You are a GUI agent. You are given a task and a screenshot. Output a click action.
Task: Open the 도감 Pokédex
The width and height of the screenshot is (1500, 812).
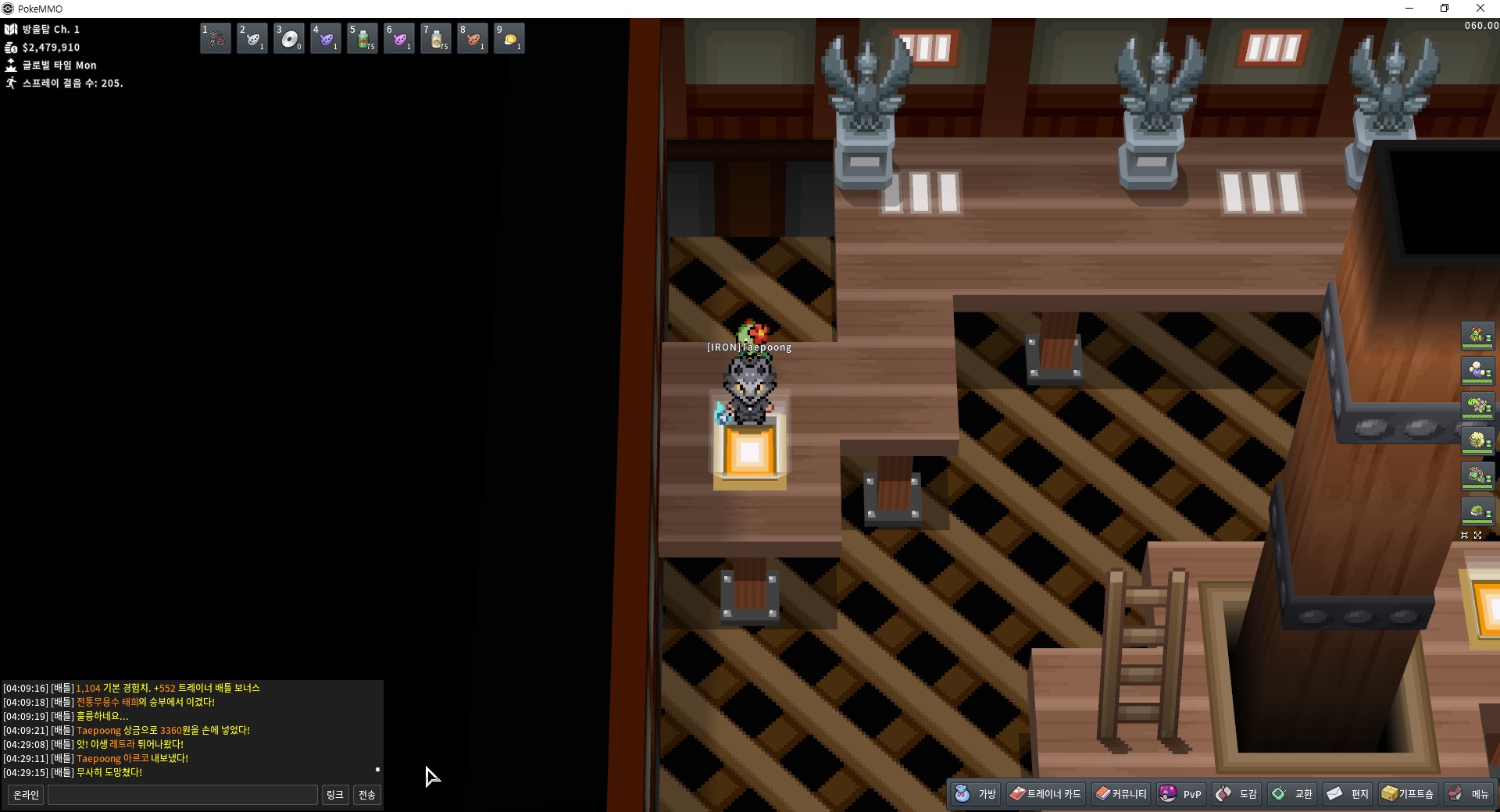(1237, 794)
